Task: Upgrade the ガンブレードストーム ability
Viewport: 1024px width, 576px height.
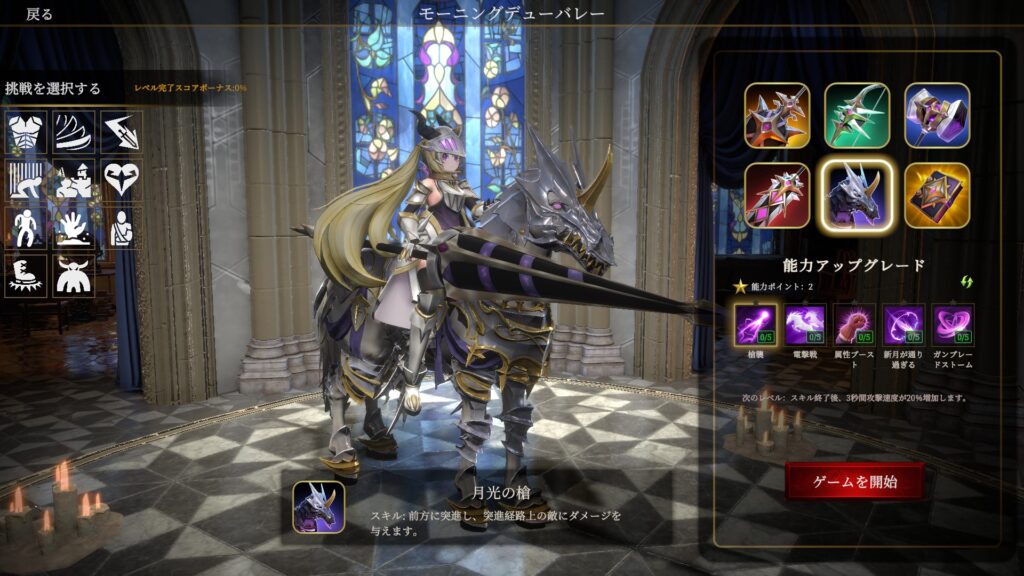Action: click(x=953, y=325)
